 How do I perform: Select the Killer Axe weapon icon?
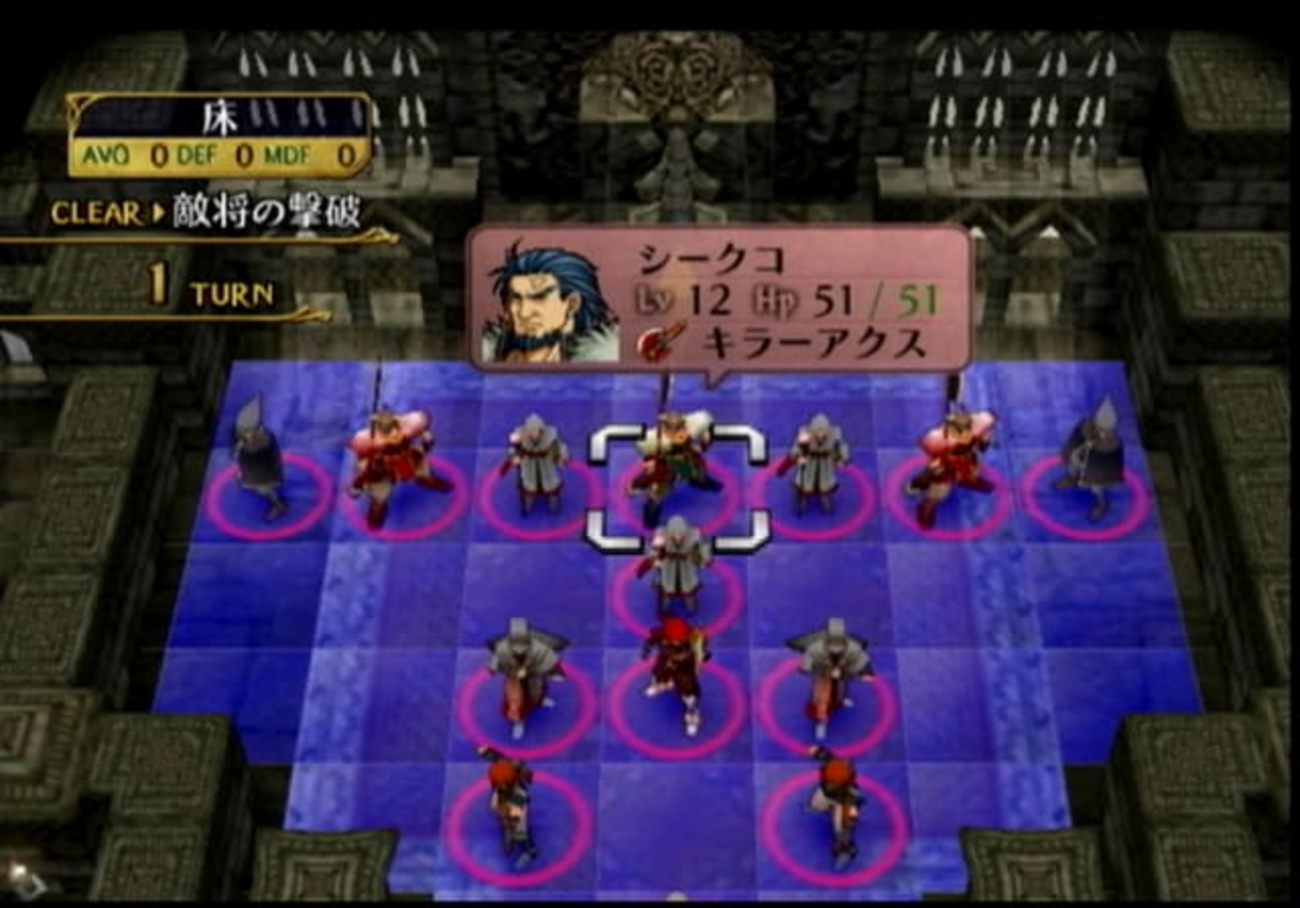pos(661,342)
